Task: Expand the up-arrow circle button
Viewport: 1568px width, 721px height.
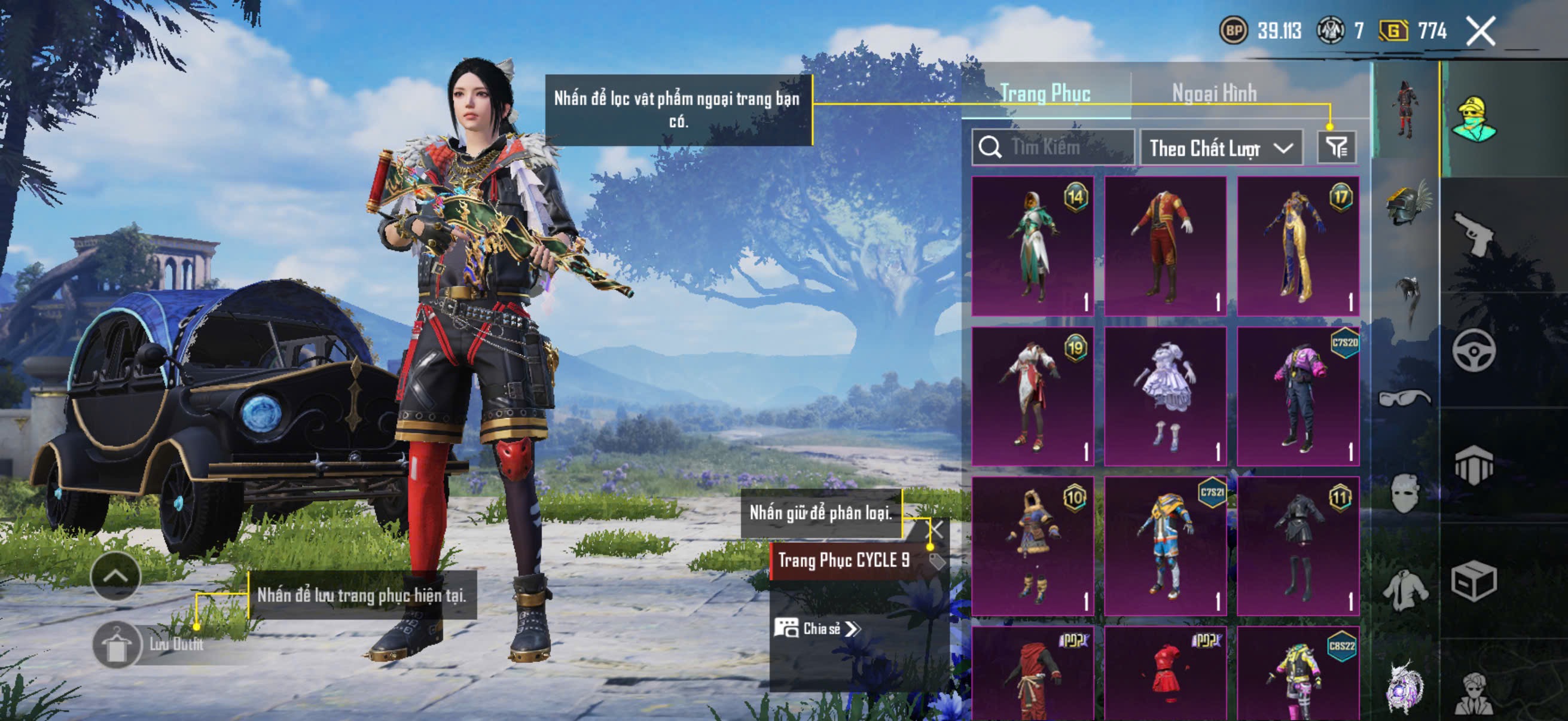Action: point(115,576)
